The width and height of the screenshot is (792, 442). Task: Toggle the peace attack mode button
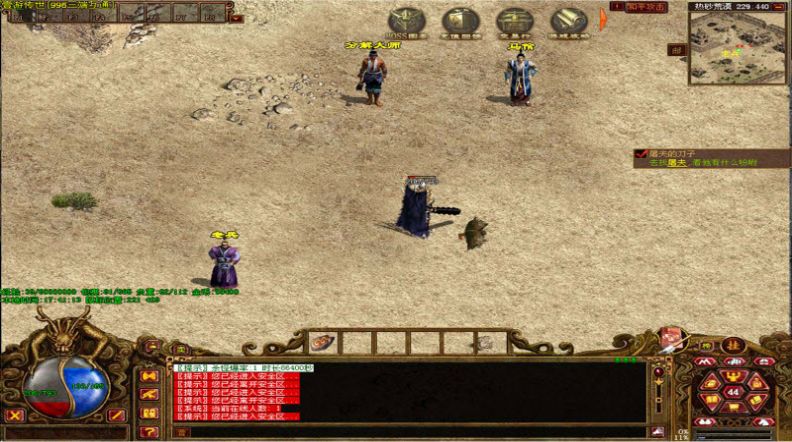[642, 7]
